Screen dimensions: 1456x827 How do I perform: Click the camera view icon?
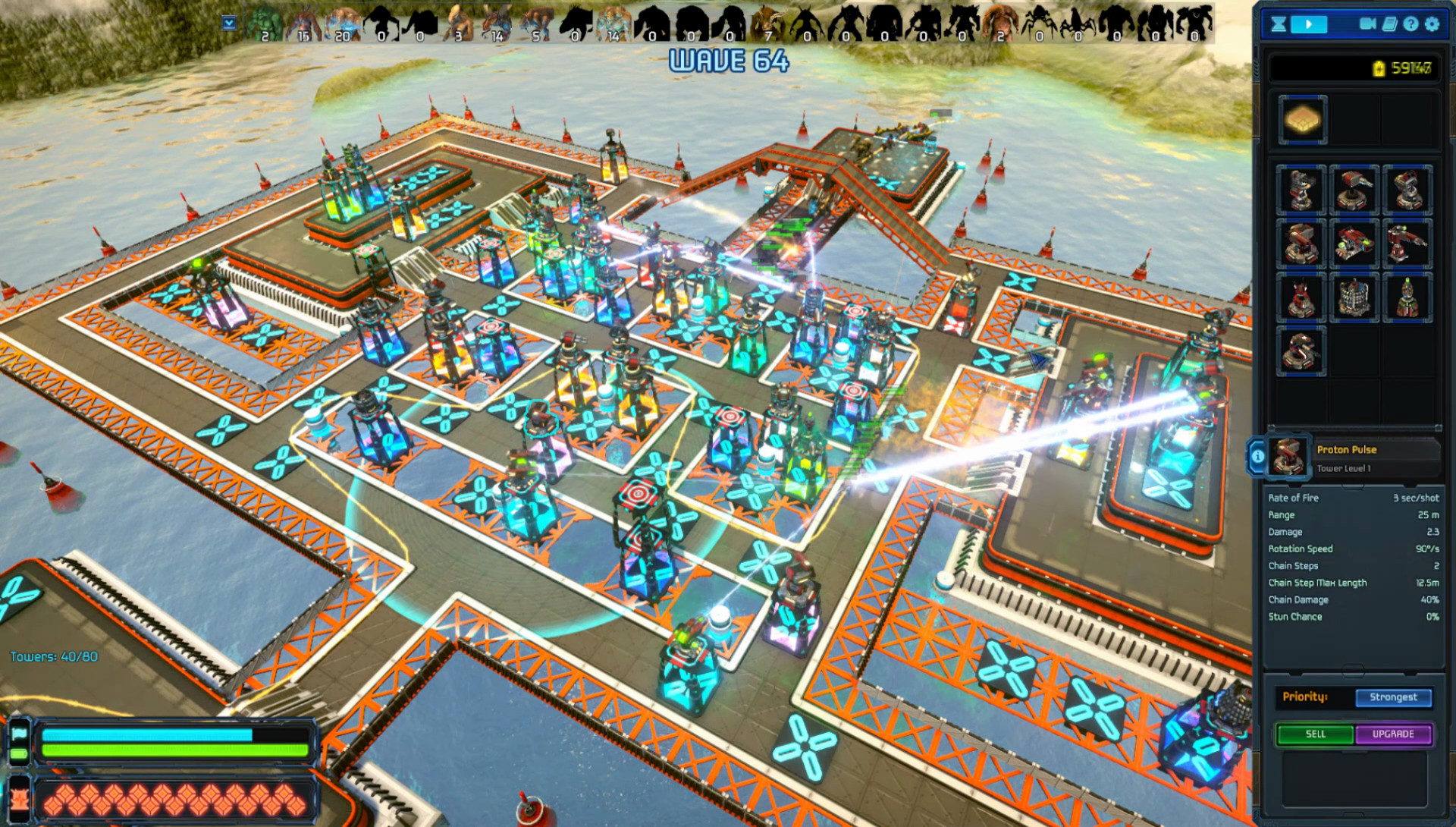pos(1369,24)
